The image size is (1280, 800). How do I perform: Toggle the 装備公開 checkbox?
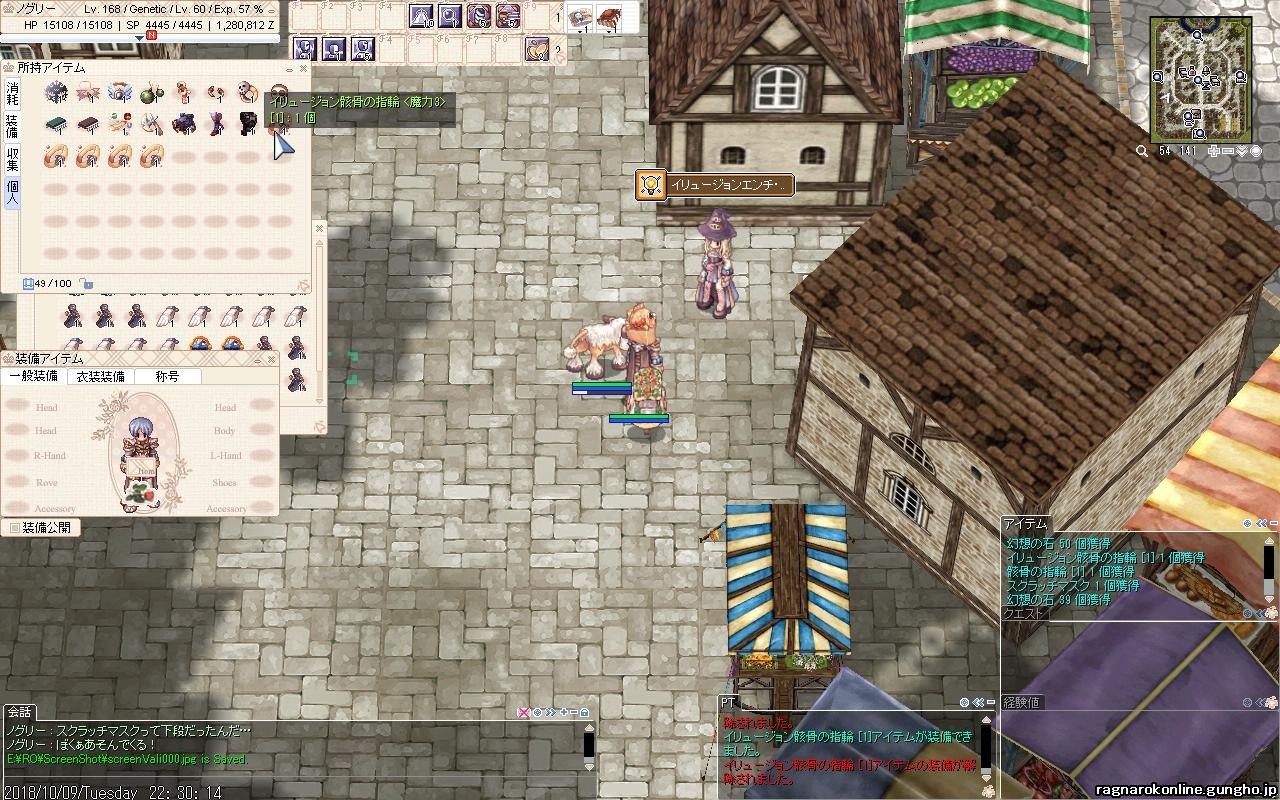click(x=14, y=527)
